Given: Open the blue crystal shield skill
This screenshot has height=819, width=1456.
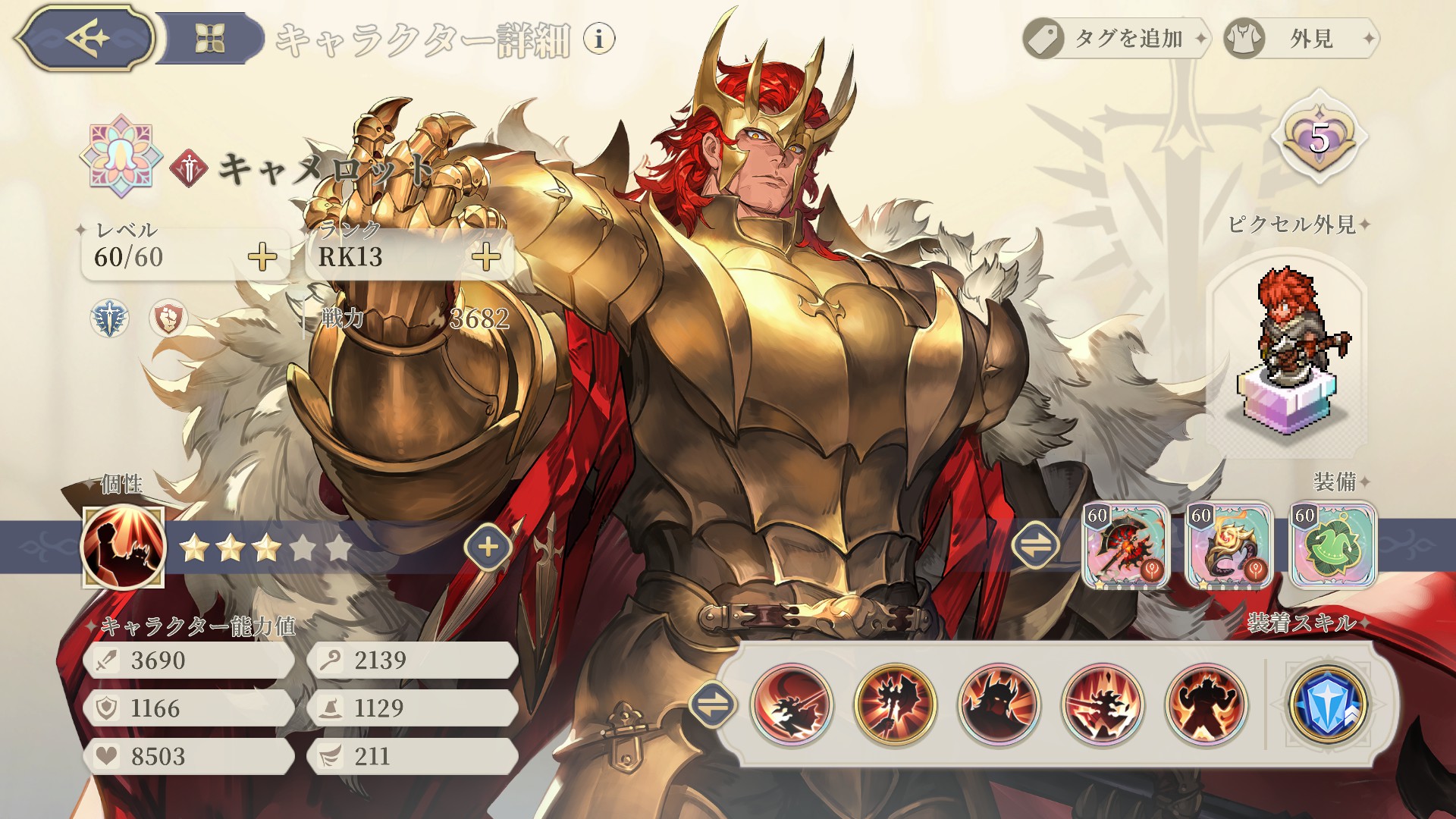Looking at the screenshot, I should point(1328,704).
